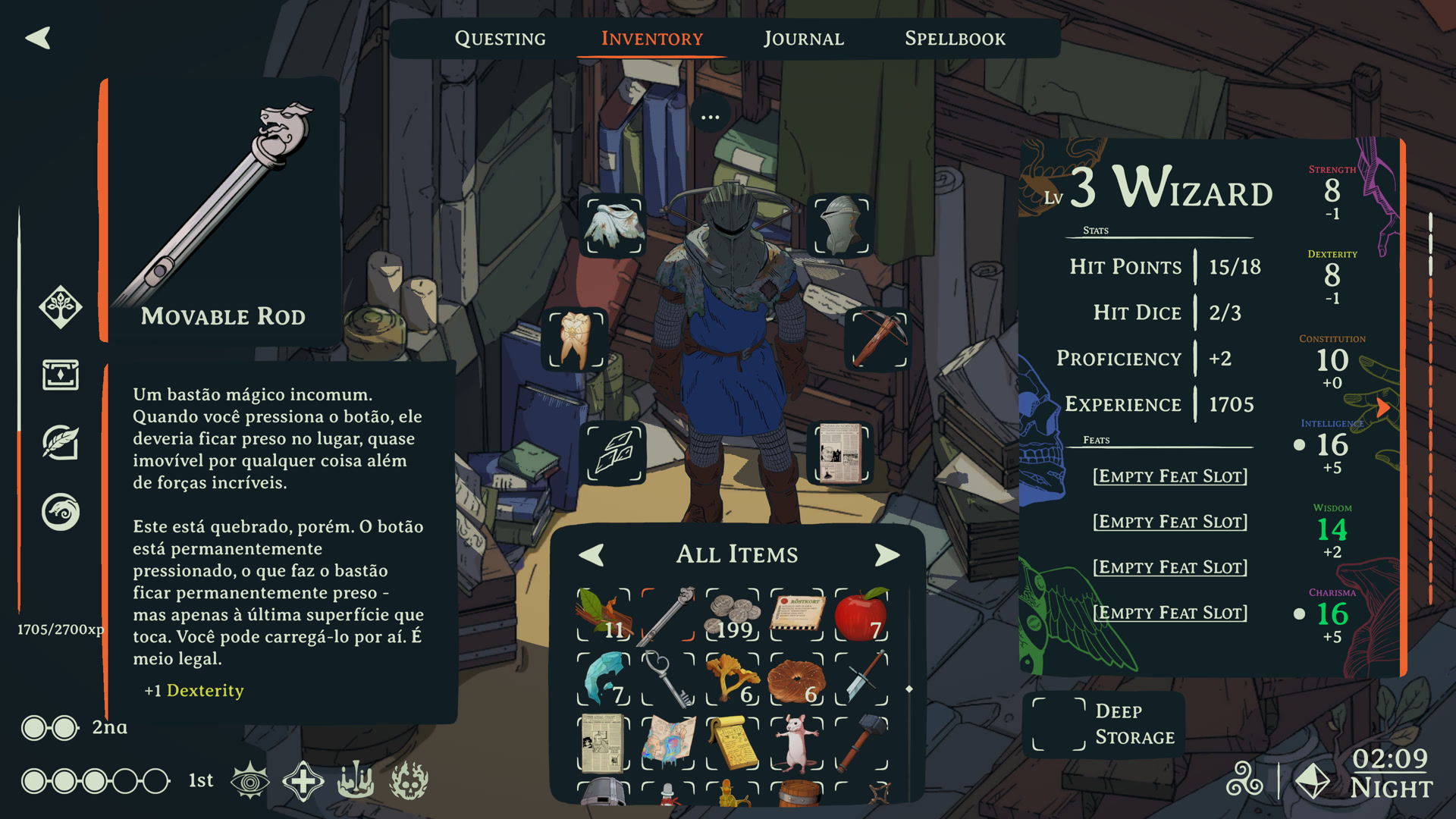Select the Inventory tab
1456x819 pixels.
pyautogui.click(x=652, y=39)
